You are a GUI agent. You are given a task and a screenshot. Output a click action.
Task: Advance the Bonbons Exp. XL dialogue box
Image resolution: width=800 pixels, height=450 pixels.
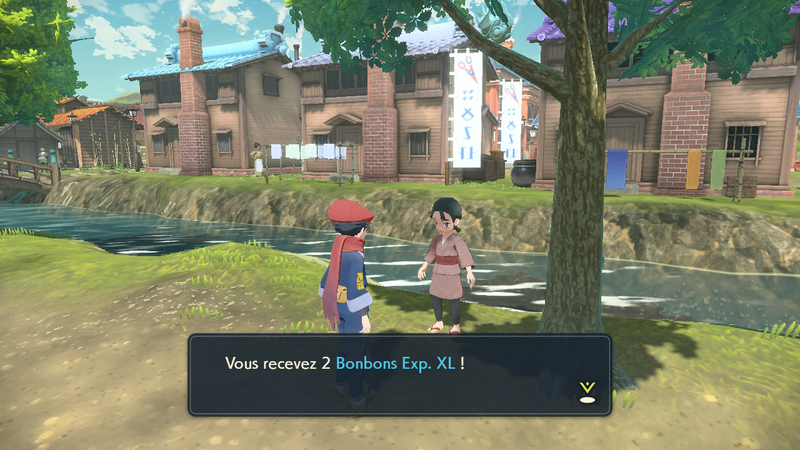[x=398, y=374]
